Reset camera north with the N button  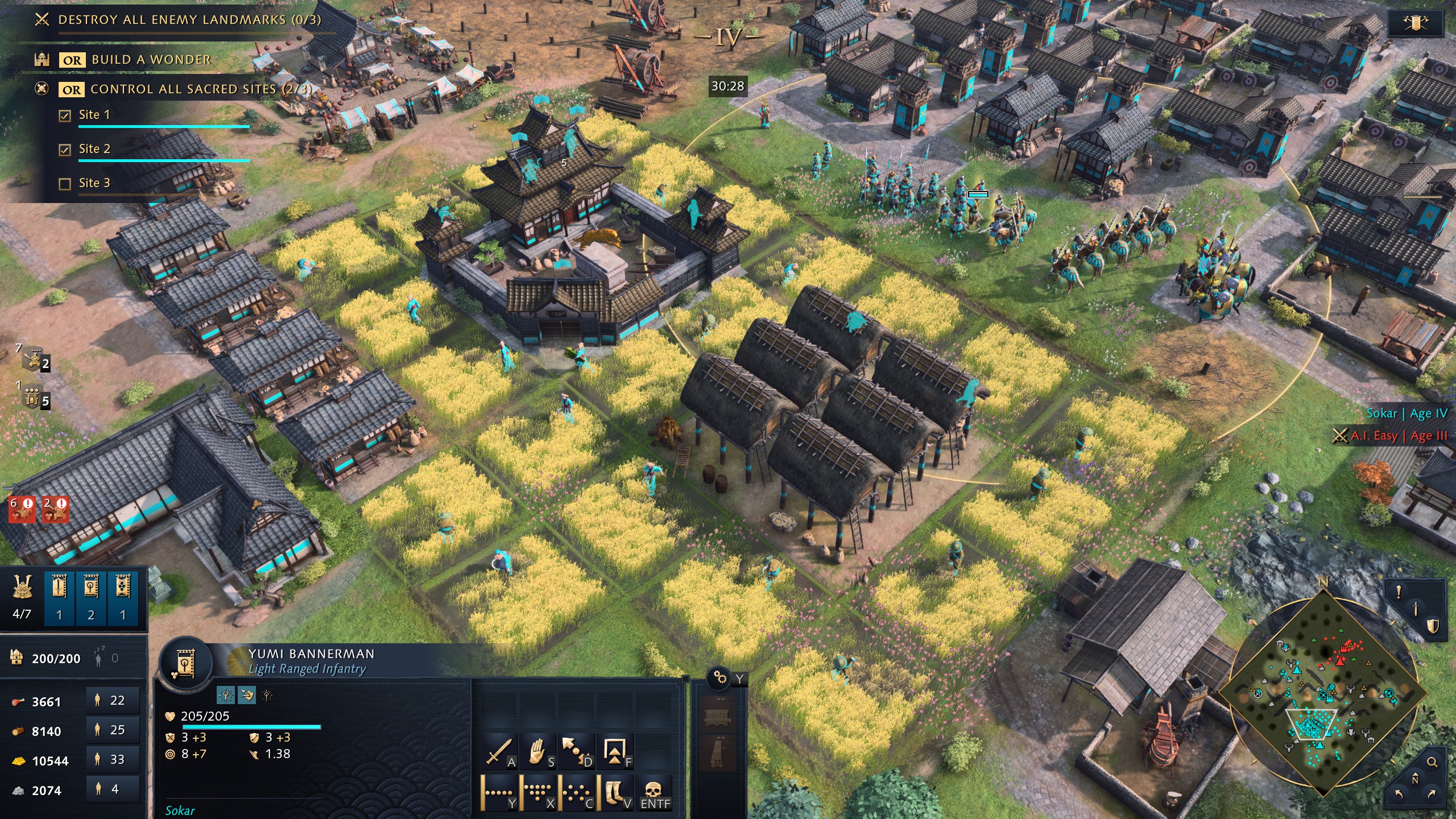[1415, 779]
